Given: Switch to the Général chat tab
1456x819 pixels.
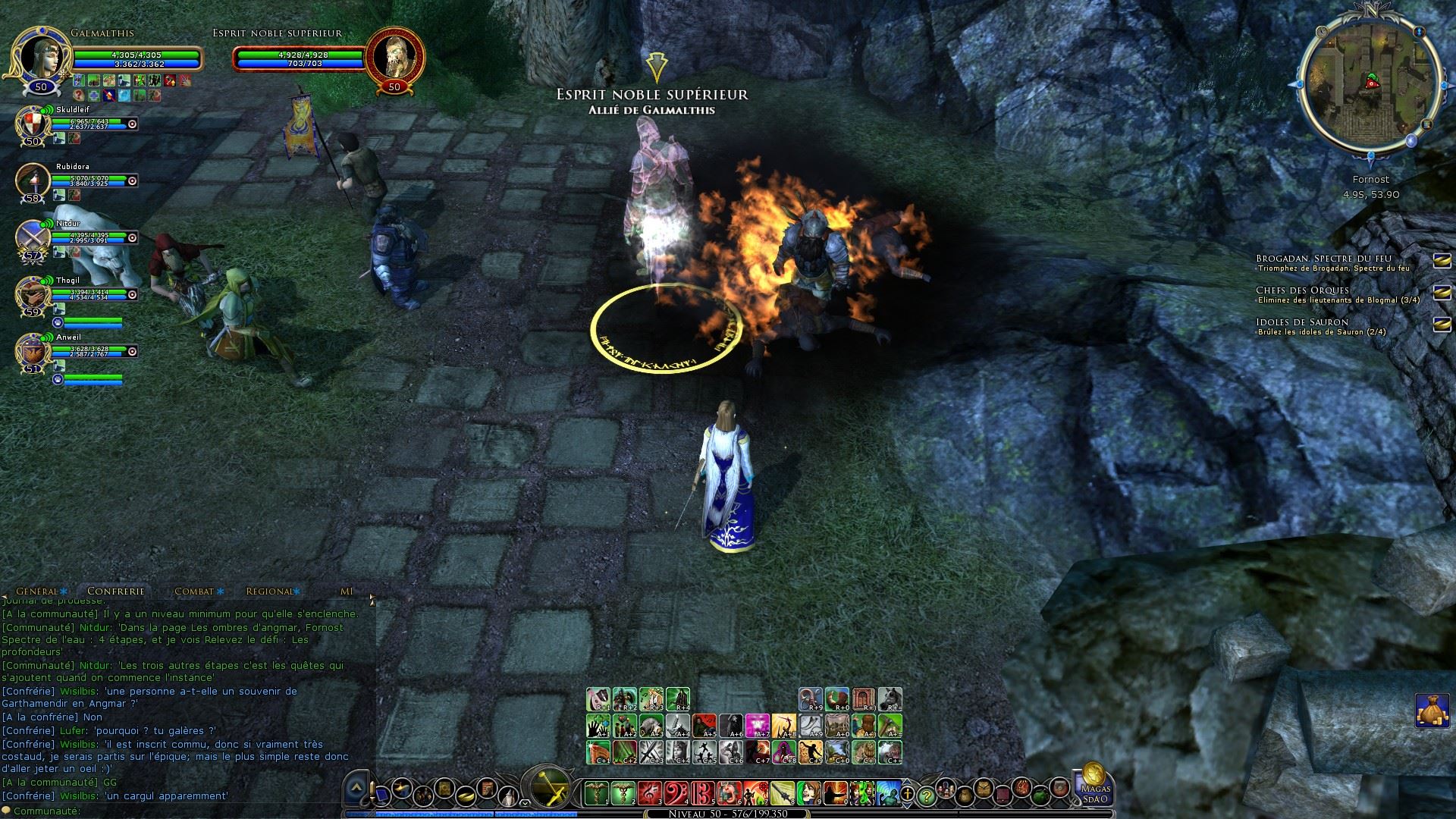Looking at the screenshot, I should coord(37,591).
